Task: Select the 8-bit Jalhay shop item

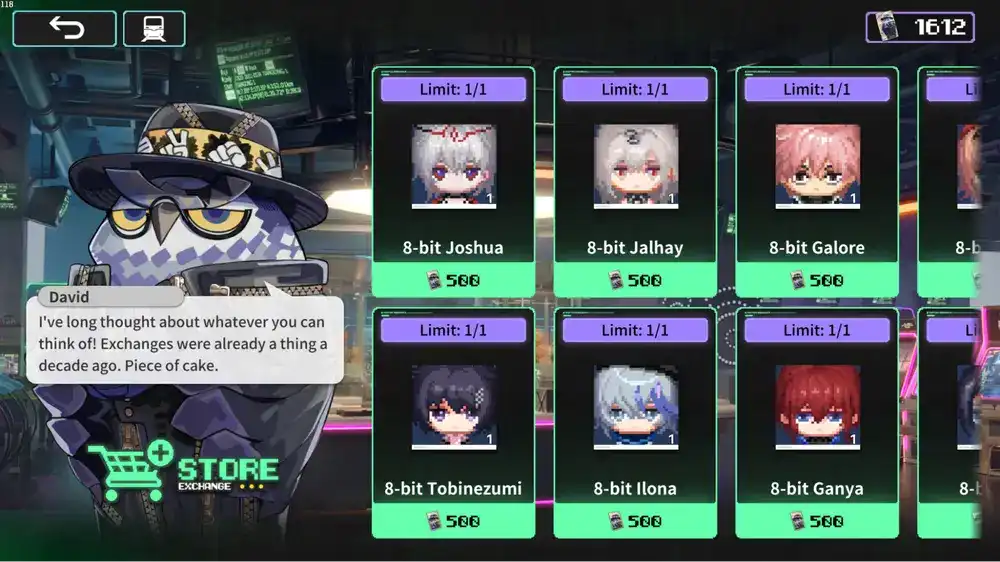Action: (x=635, y=182)
